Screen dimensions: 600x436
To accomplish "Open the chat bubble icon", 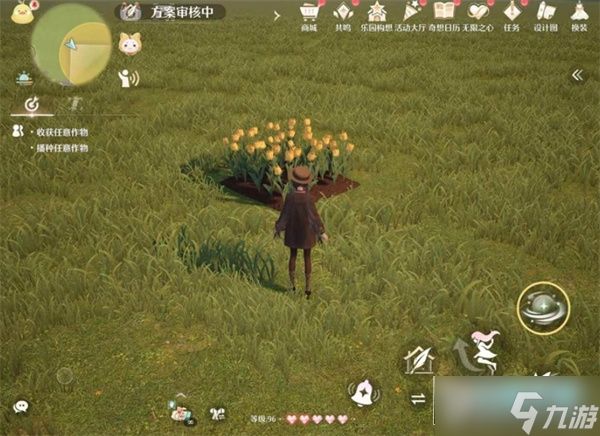I will [21, 406].
